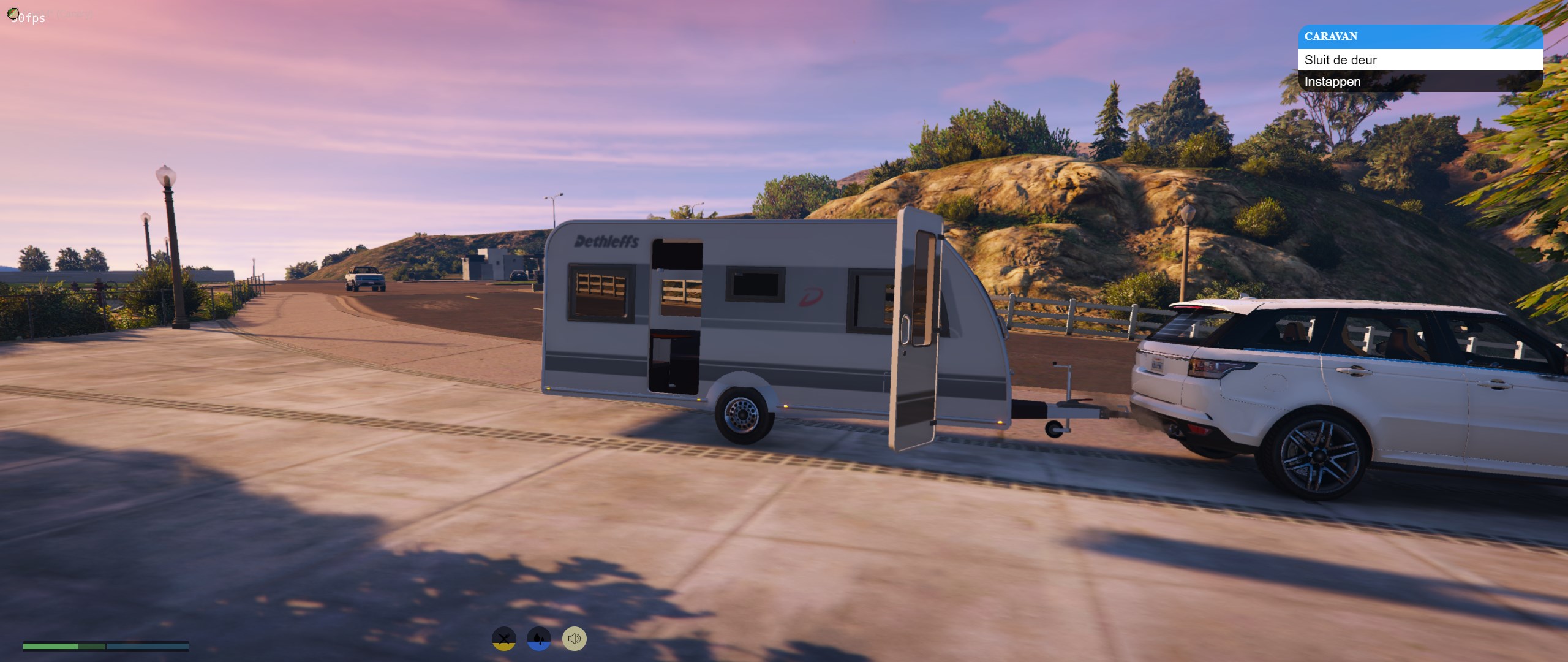Click the voice speaker icon
Viewport: 1568px width, 662px height.
tap(574, 639)
